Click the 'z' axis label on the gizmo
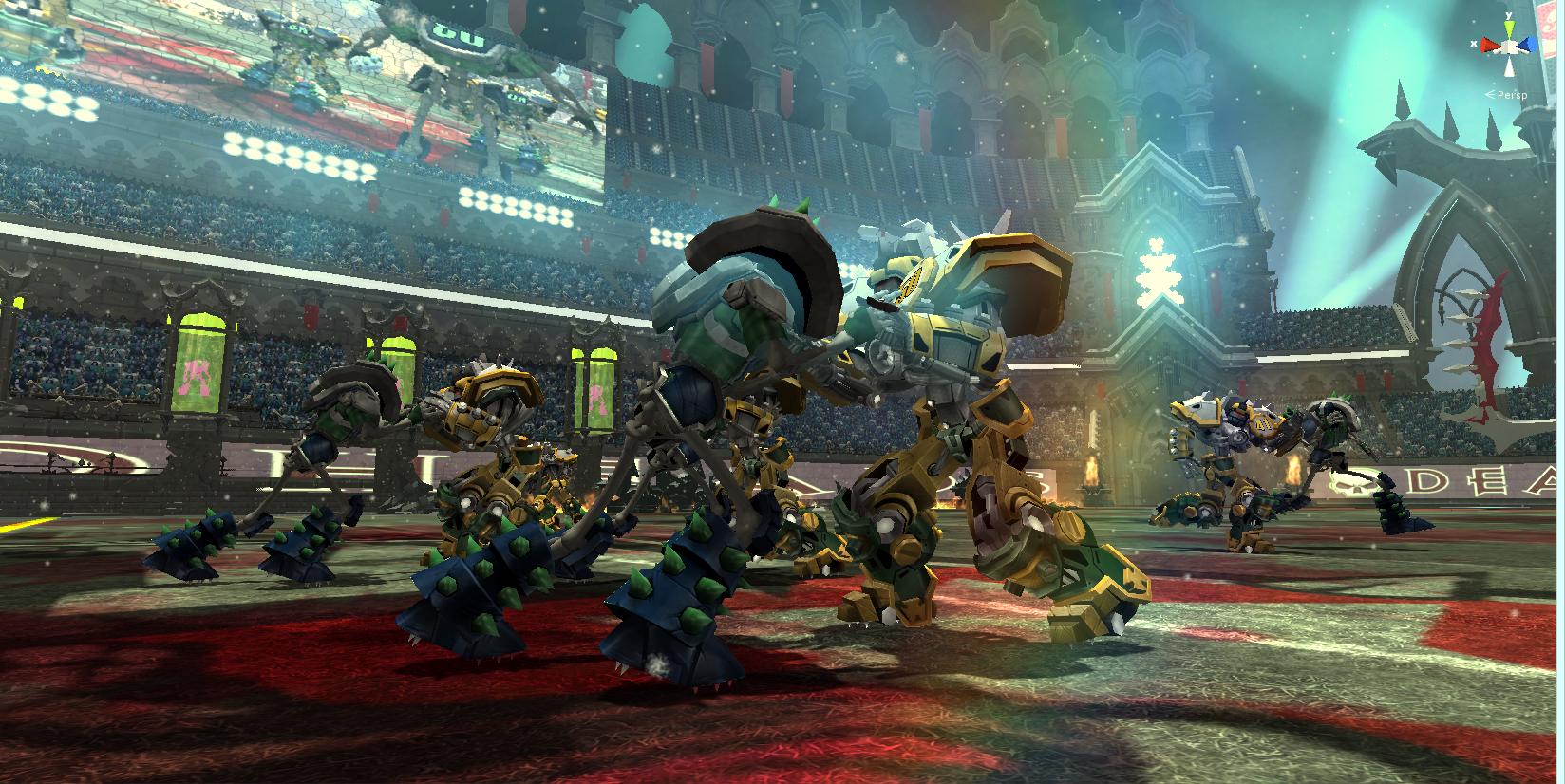The height and width of the screenshot is (784, 1565). point(1544,42)
